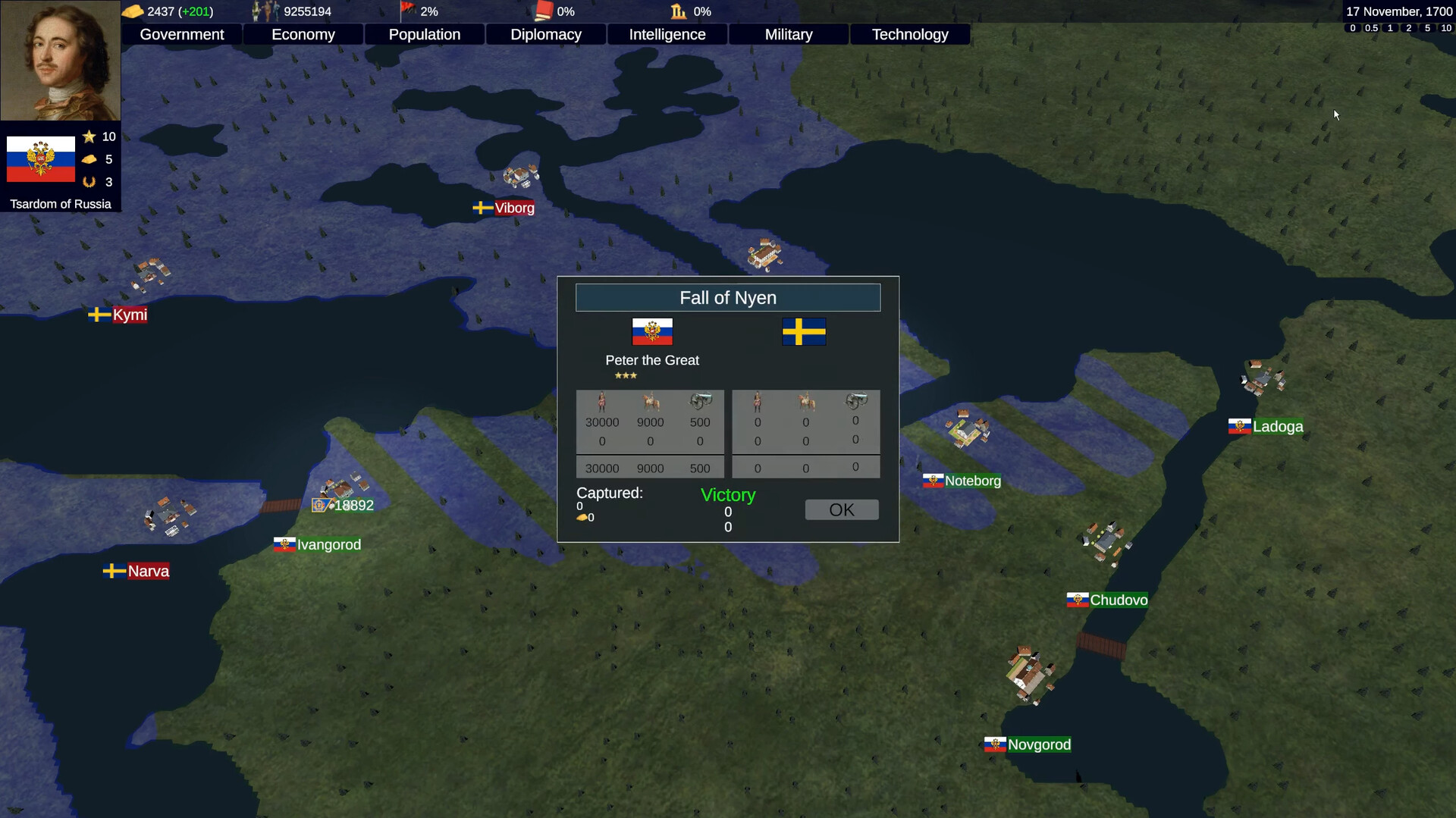Click the cannon artillery icon in battle results

click(700, 403)
